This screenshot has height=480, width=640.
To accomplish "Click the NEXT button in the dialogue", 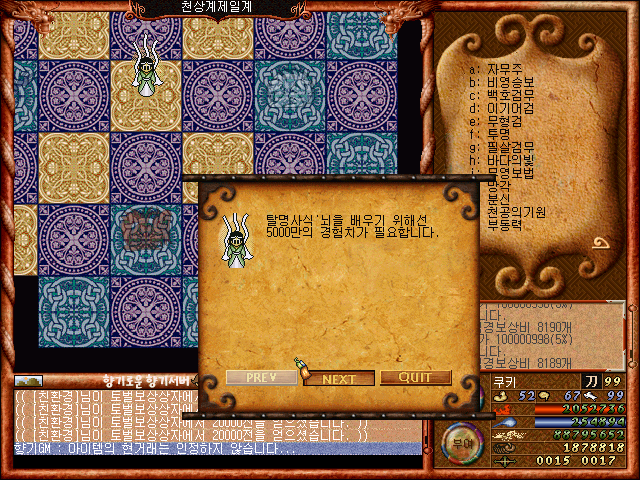I will [339, 378].
